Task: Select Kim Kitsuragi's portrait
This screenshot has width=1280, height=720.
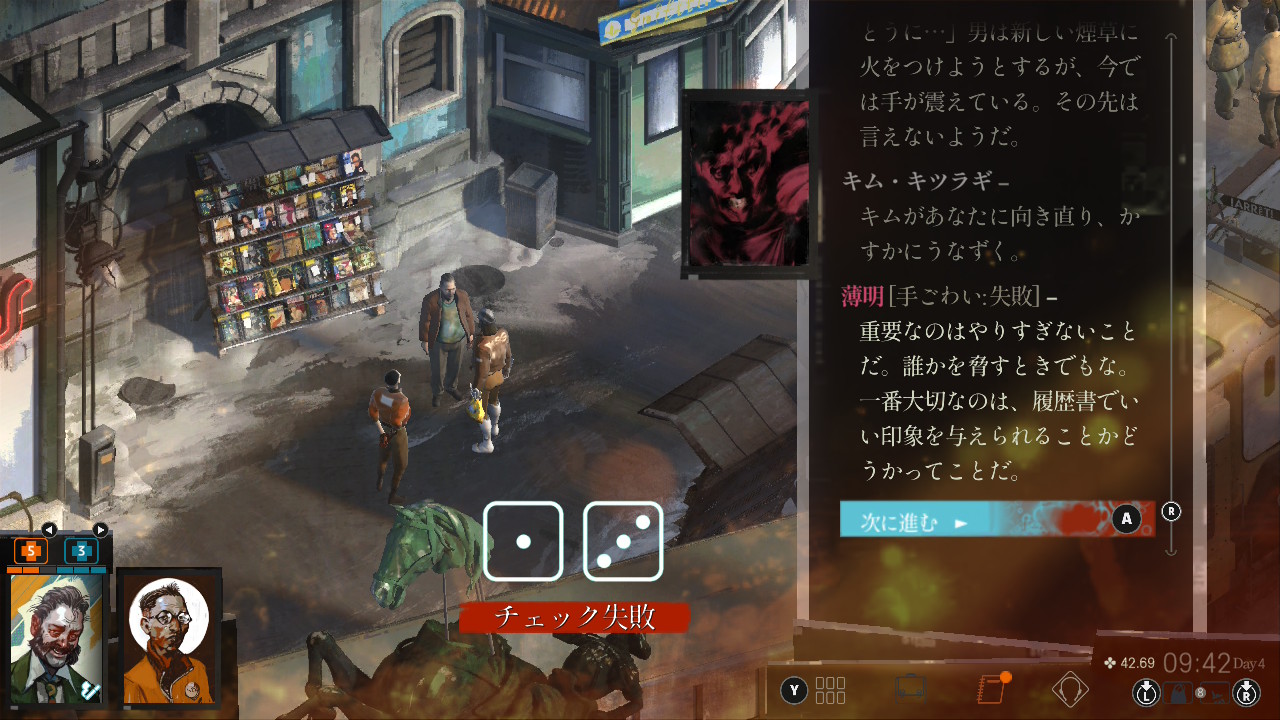Action: pyautogui.click(x=168, y=638)
